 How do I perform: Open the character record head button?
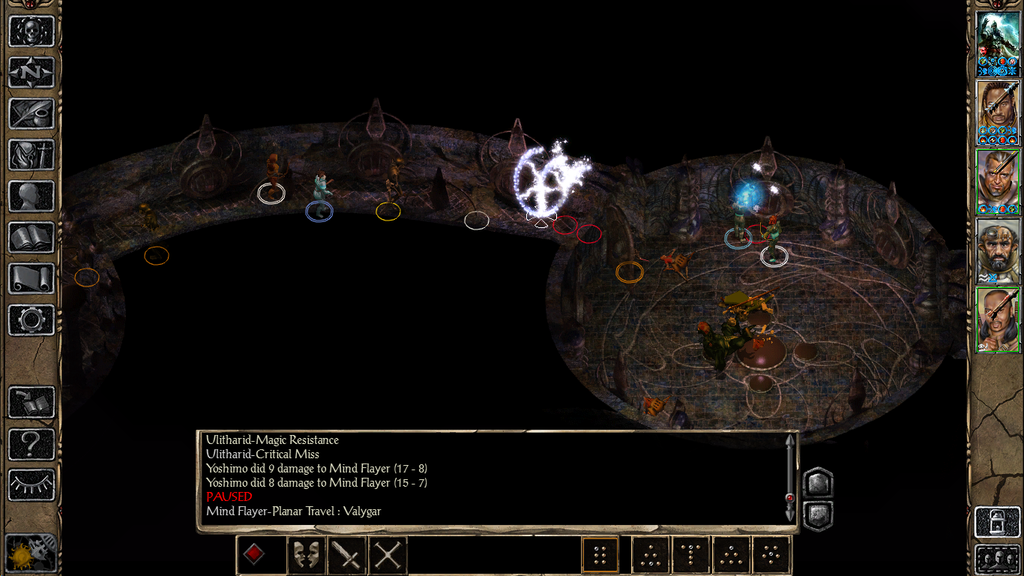click(31, 196)
